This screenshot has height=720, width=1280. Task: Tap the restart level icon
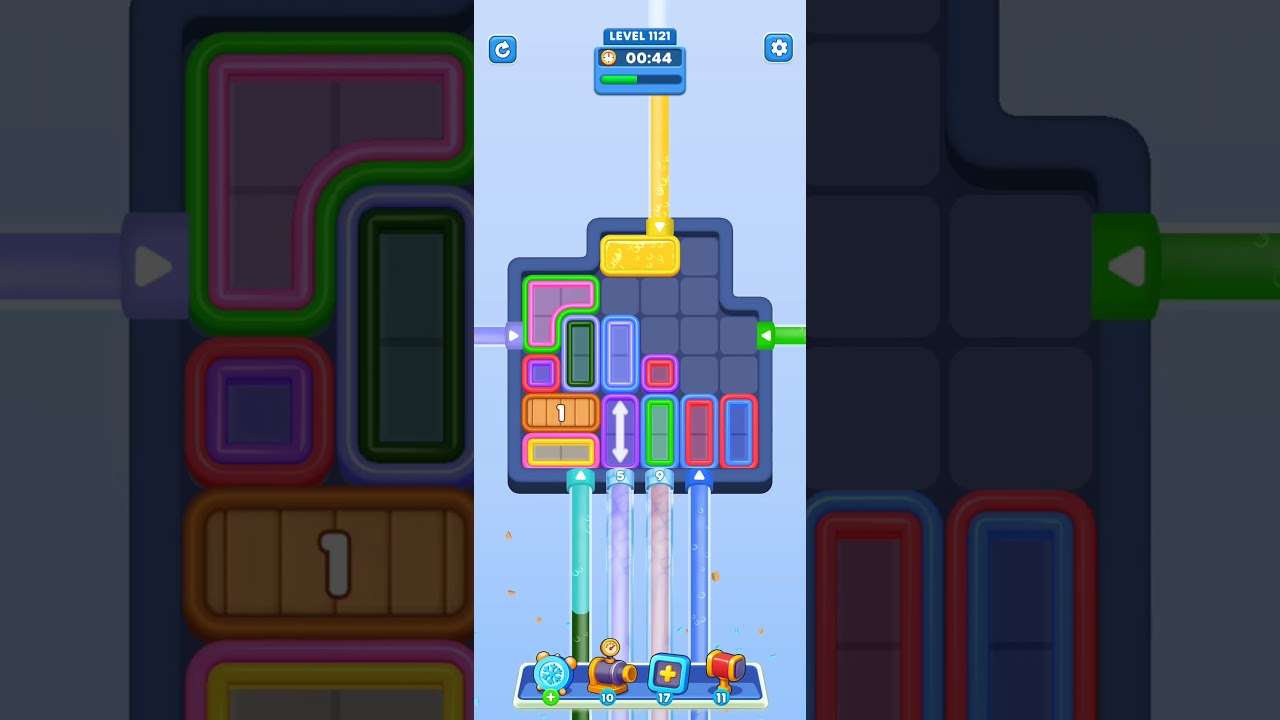pos(503,49)
